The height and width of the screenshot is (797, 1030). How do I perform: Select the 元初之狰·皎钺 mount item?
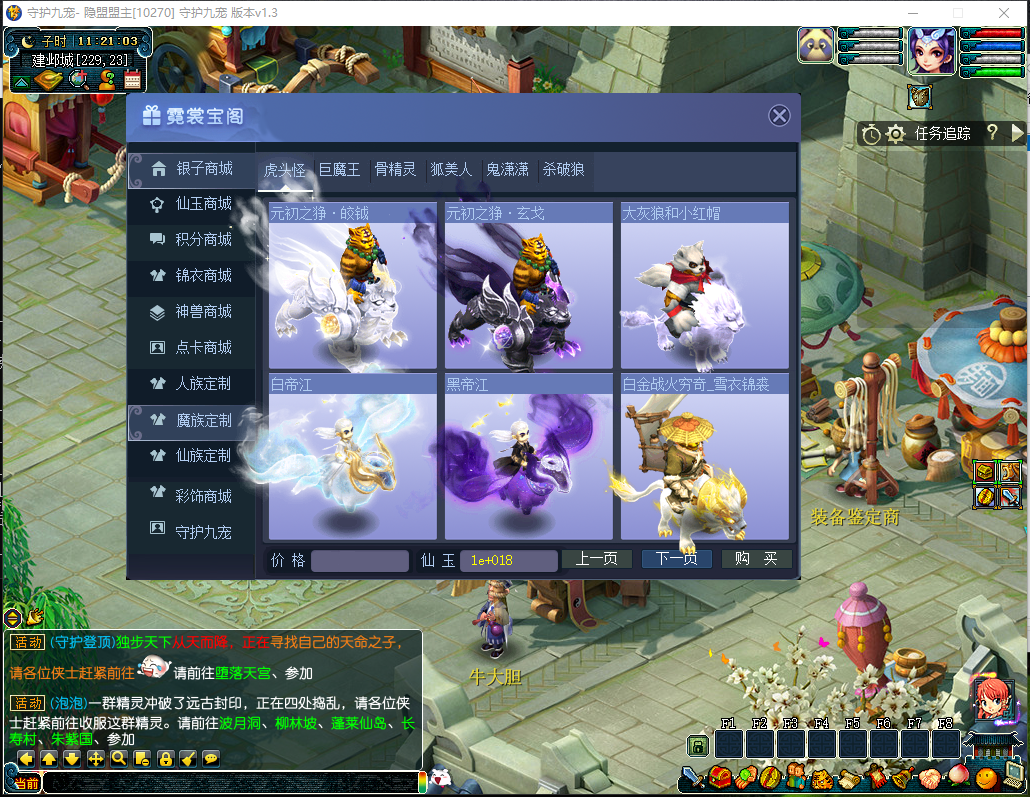tap(353, 286)
